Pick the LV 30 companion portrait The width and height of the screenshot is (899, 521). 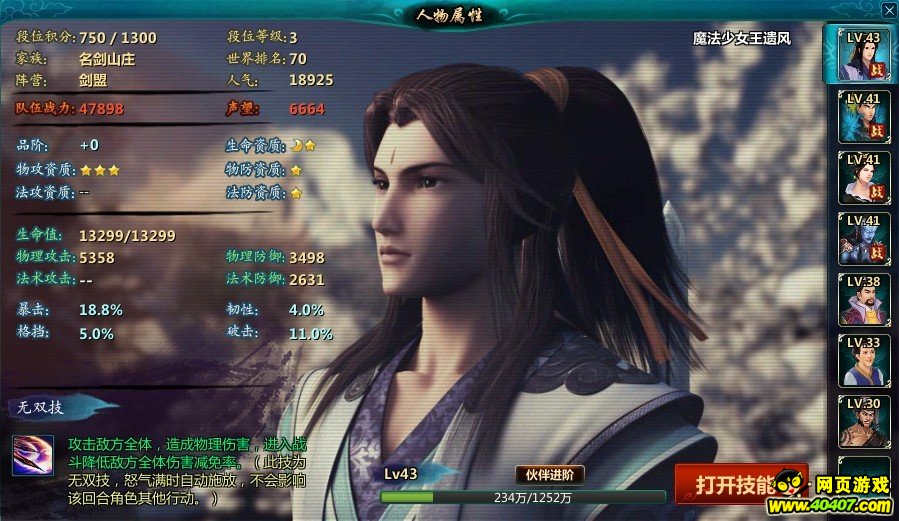[x=861, y=421]
